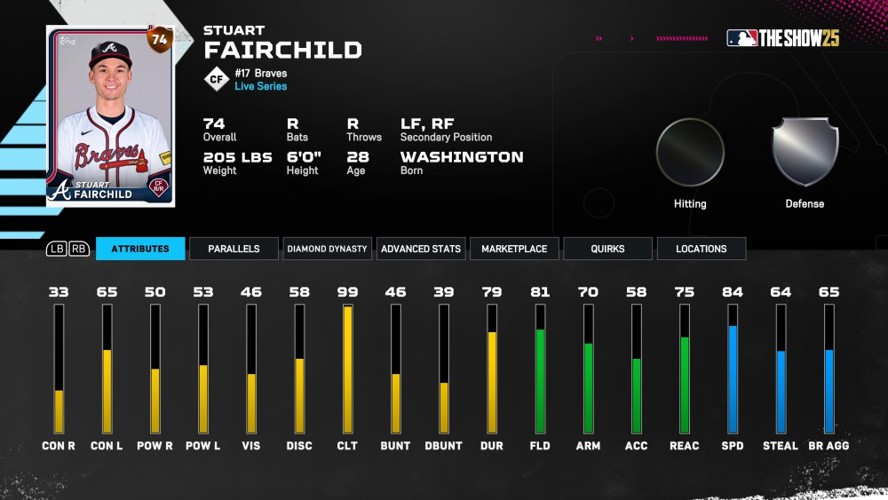888x500 pixels.
Task: Click the Hitting badge icon
Action: (x=690, y=152)
